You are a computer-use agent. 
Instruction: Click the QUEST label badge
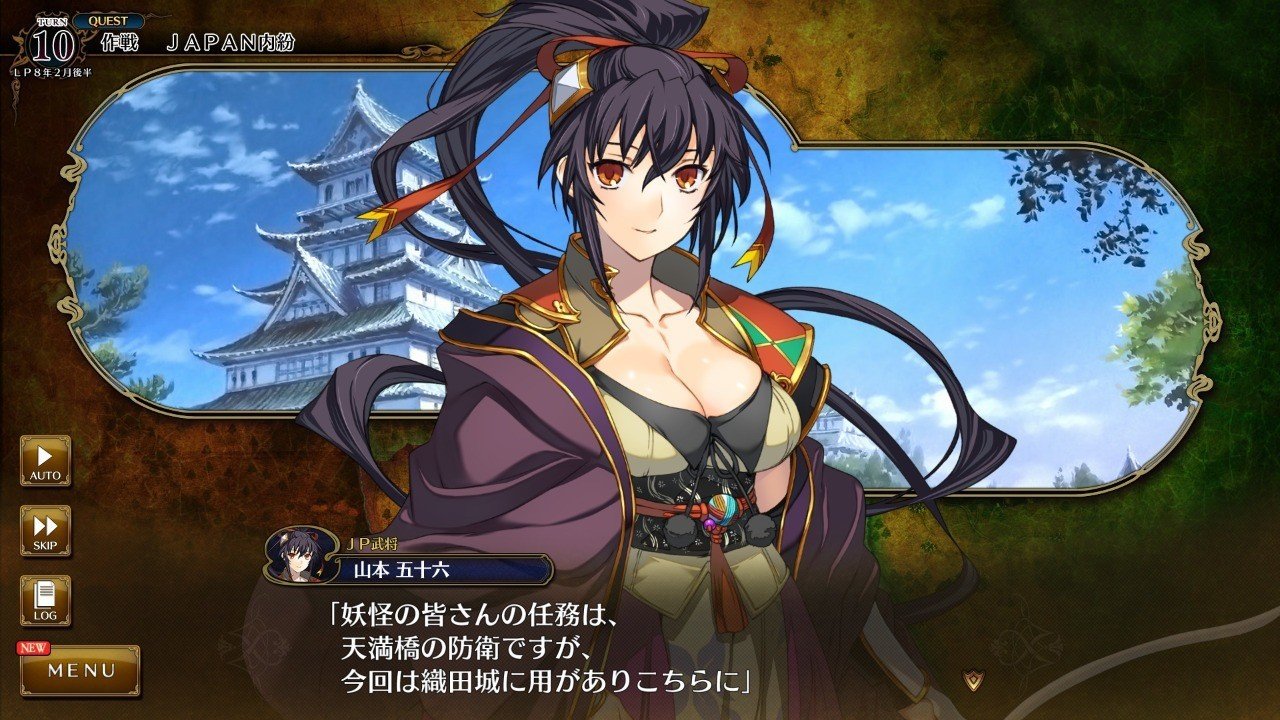[107, 21]
